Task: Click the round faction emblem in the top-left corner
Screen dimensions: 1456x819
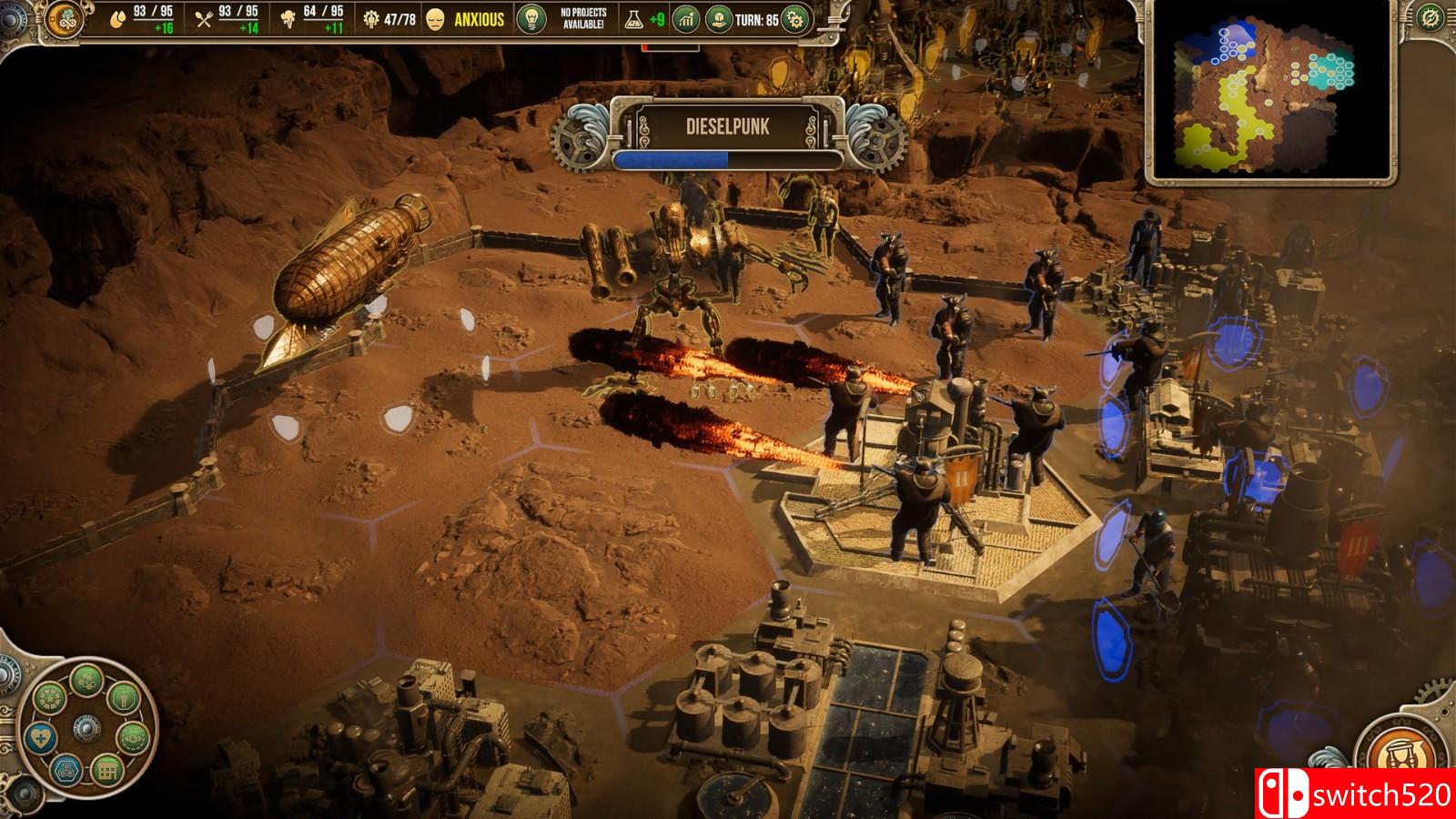Action: click(66, 18)
